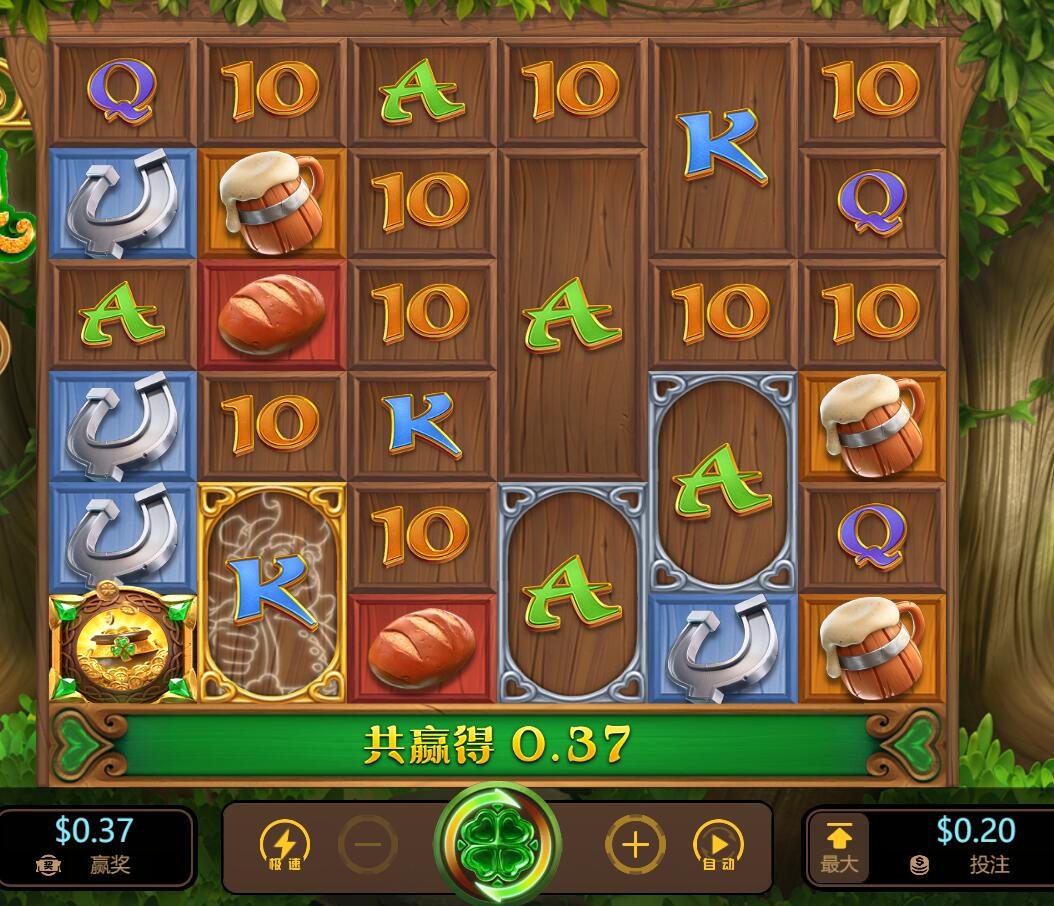This screenshot has width=1054, height=906.
Task: Increase the bet with the plus button
Action: click(x=635, y=845)
